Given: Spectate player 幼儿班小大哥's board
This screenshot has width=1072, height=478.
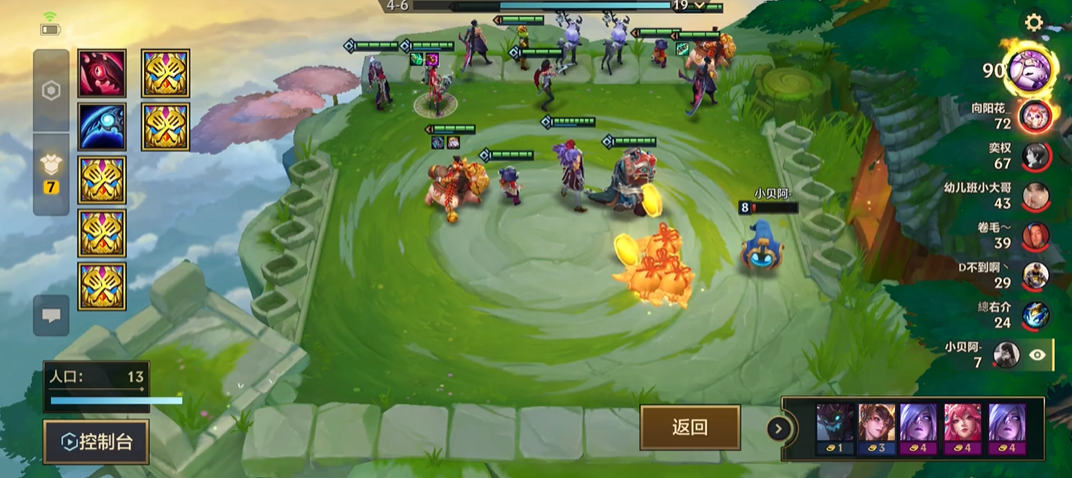Looking at the screenshot, I should tap(1035, 195).
